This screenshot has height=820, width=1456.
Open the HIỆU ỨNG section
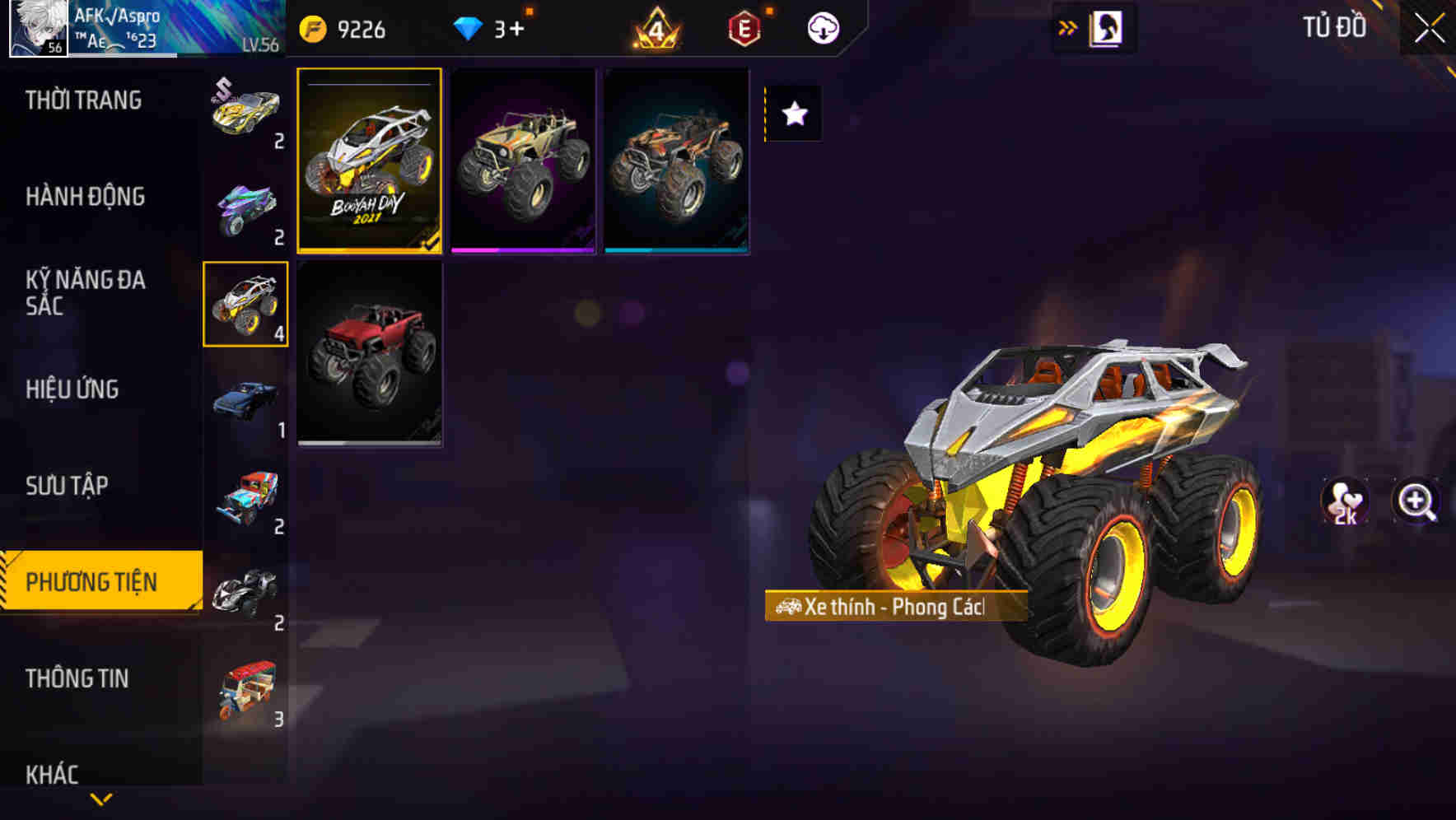[x=74, y=389]
